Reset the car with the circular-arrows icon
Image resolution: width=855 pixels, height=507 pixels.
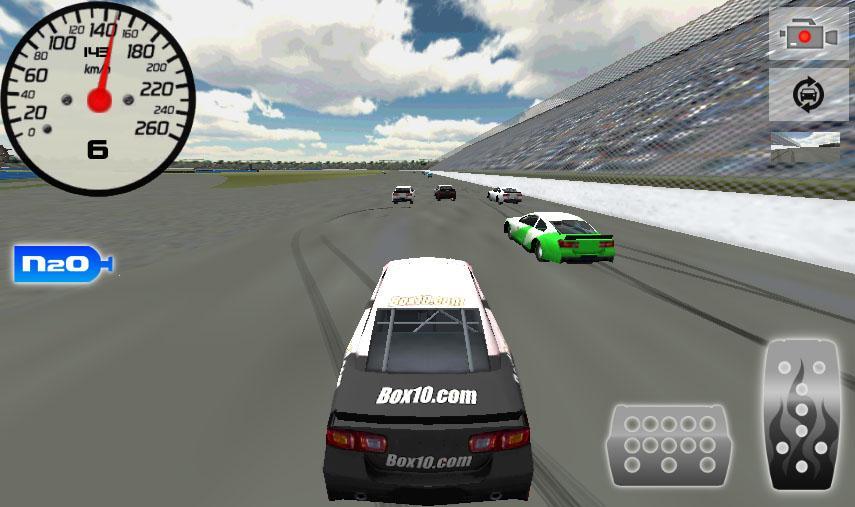point(808,95)
